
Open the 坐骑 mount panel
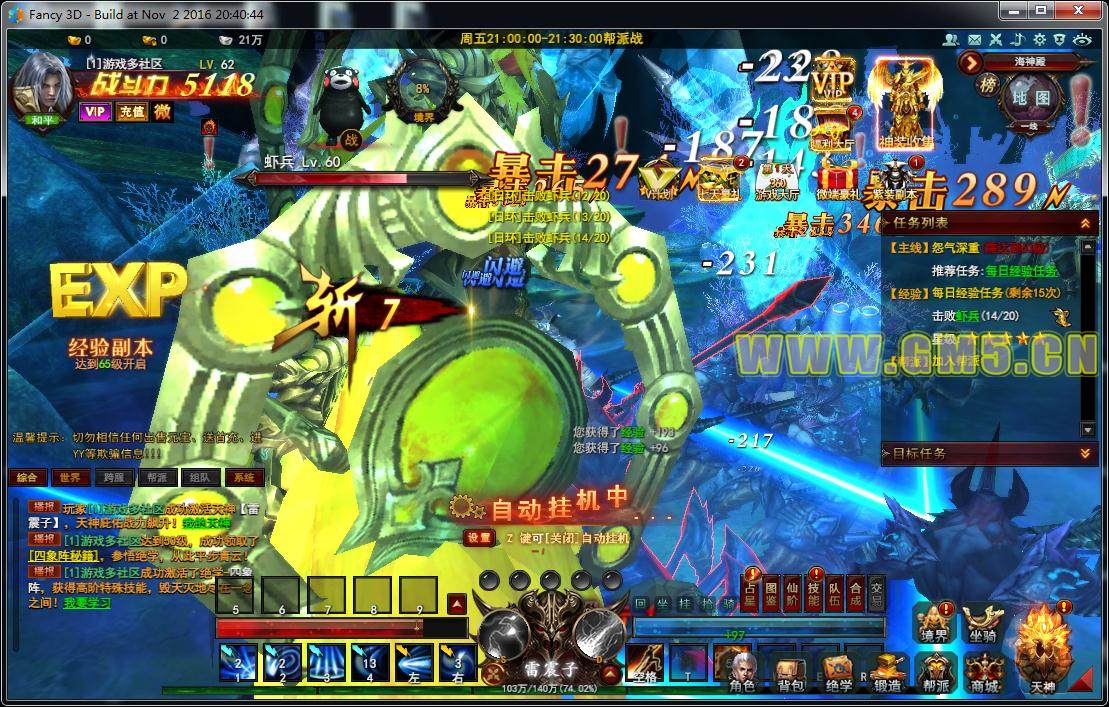point(983,621)
